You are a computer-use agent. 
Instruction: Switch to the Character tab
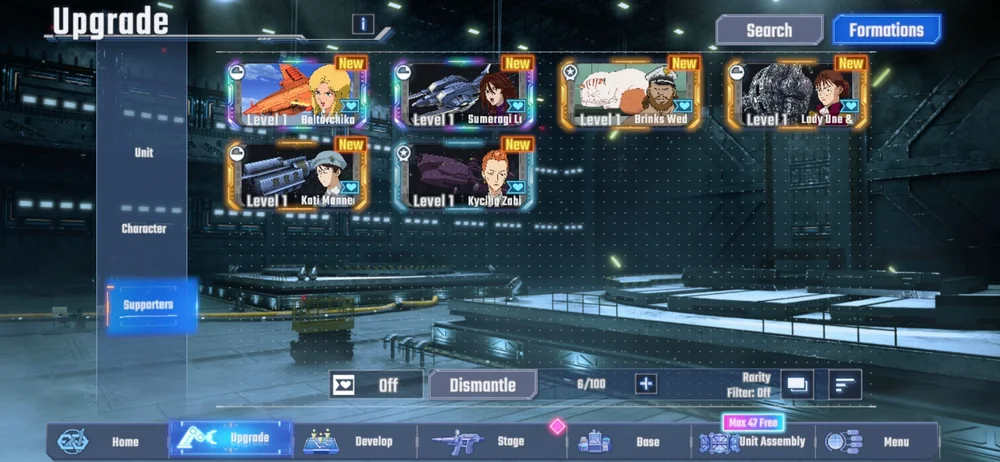[x=144, y=228]
